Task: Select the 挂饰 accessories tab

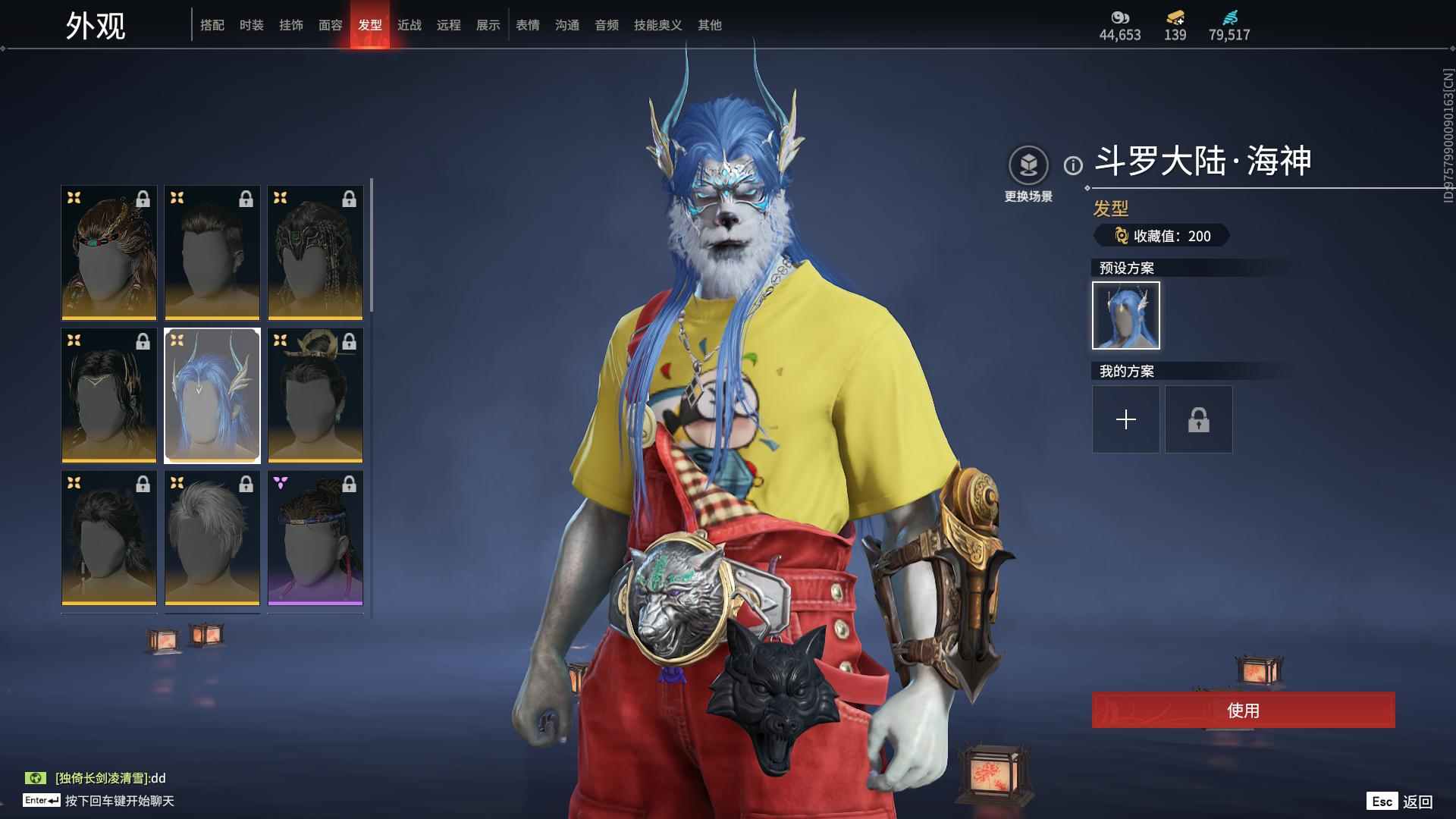Action: point(291,25)
